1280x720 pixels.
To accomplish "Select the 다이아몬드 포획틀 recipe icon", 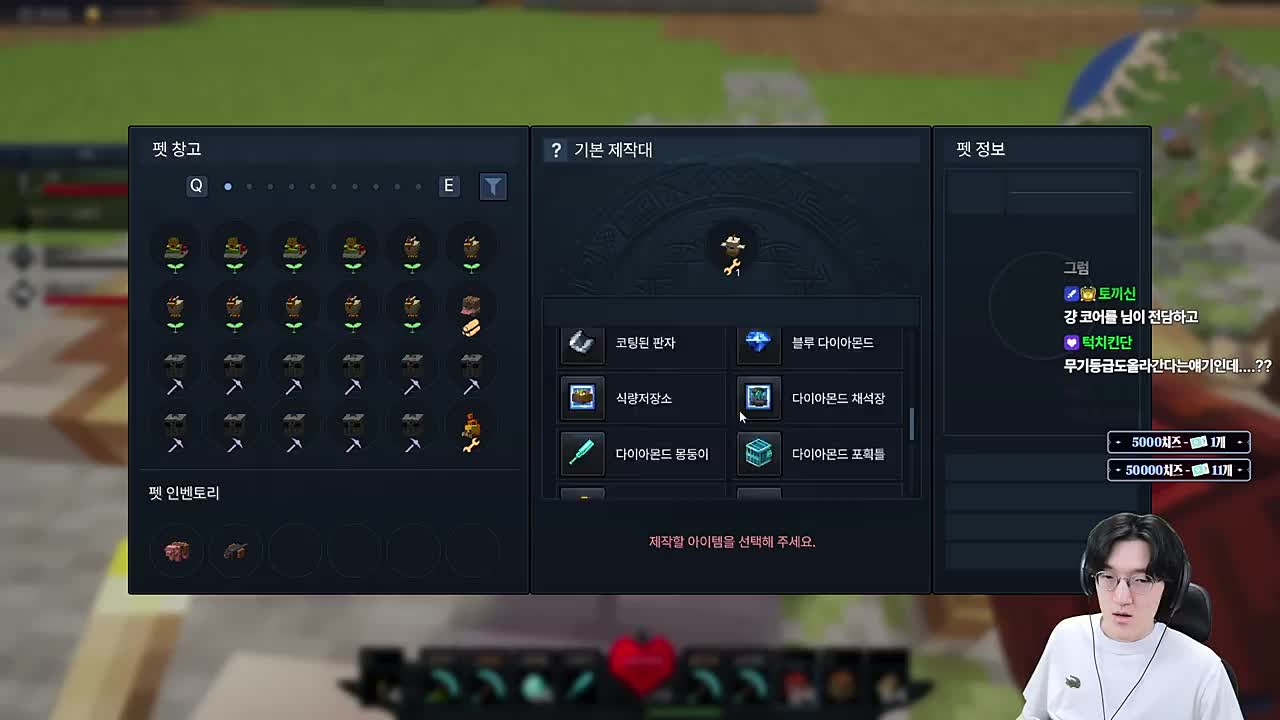I will (x=758, y=454).
